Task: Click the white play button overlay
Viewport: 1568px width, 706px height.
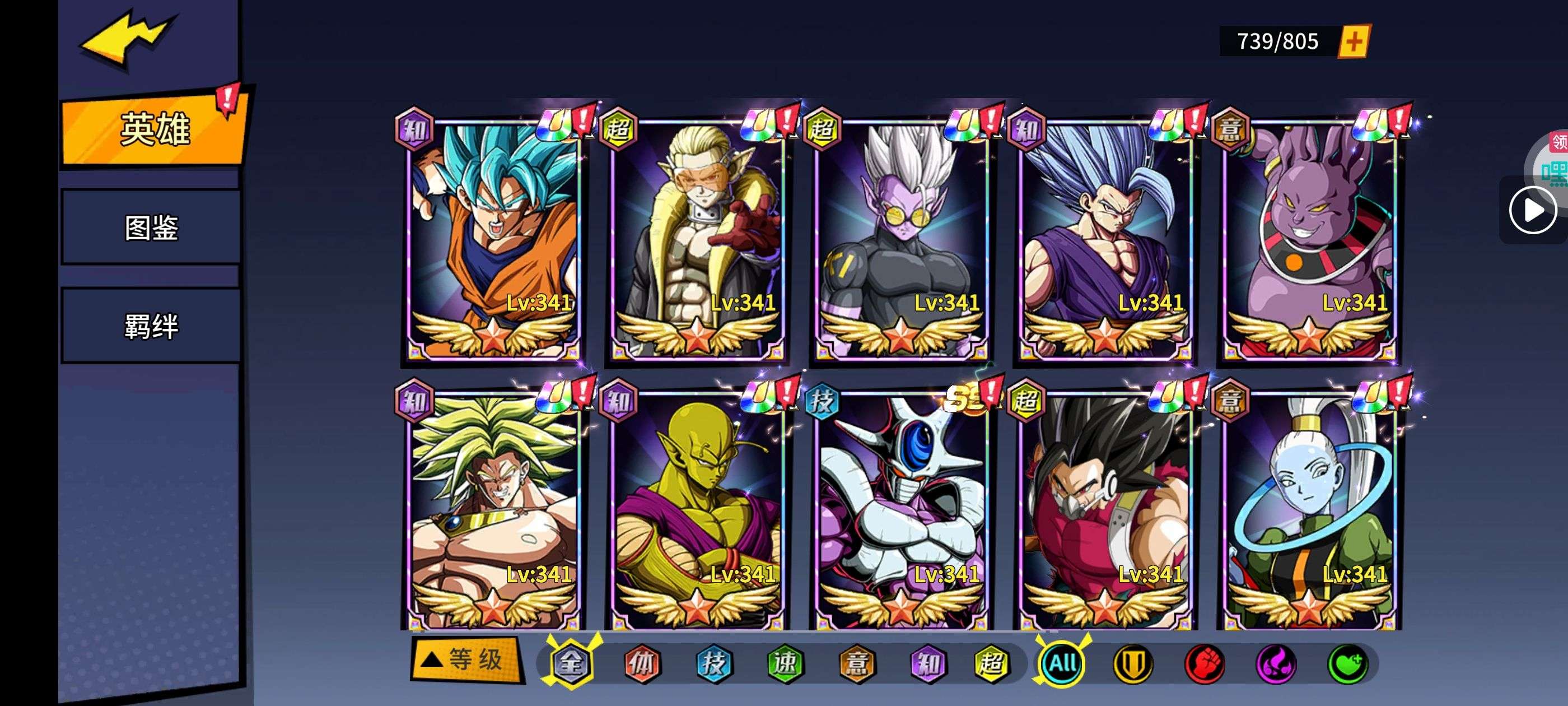Action: pos(1533,211)
